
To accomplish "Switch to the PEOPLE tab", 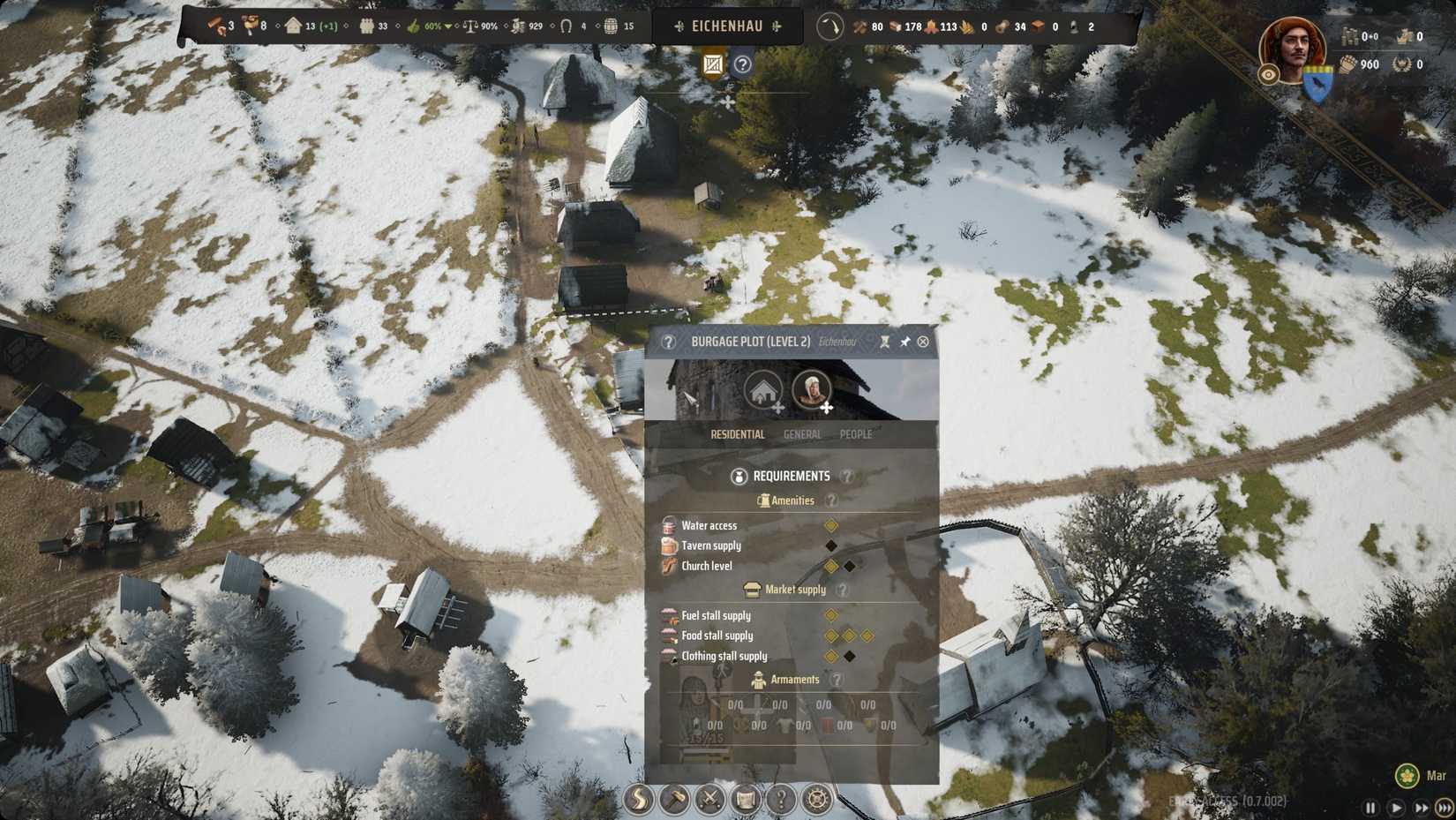I will click(854, 434).
